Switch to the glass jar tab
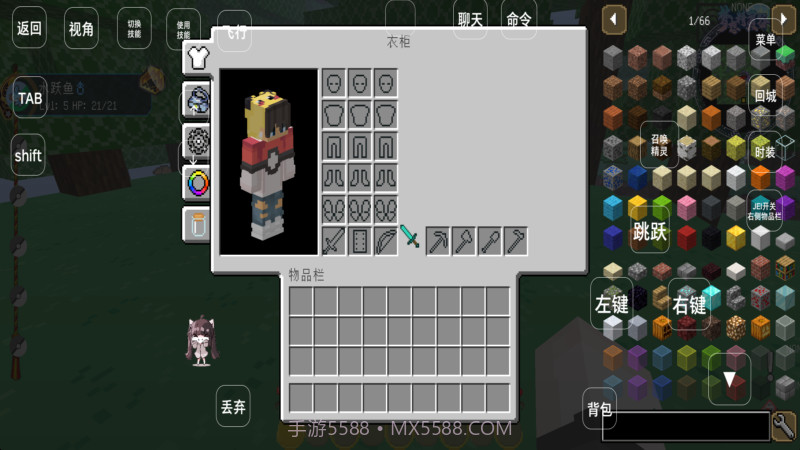Viewport: 800px width, 450px height. coord(197,224)
